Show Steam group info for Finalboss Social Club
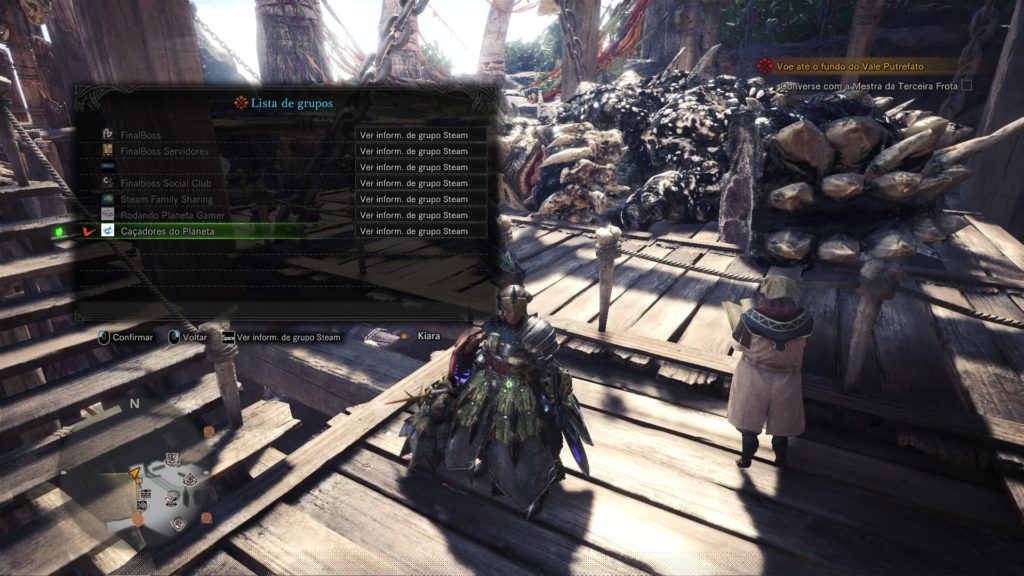Screen dimensions: 1024x576 click(x=420, y=183)
